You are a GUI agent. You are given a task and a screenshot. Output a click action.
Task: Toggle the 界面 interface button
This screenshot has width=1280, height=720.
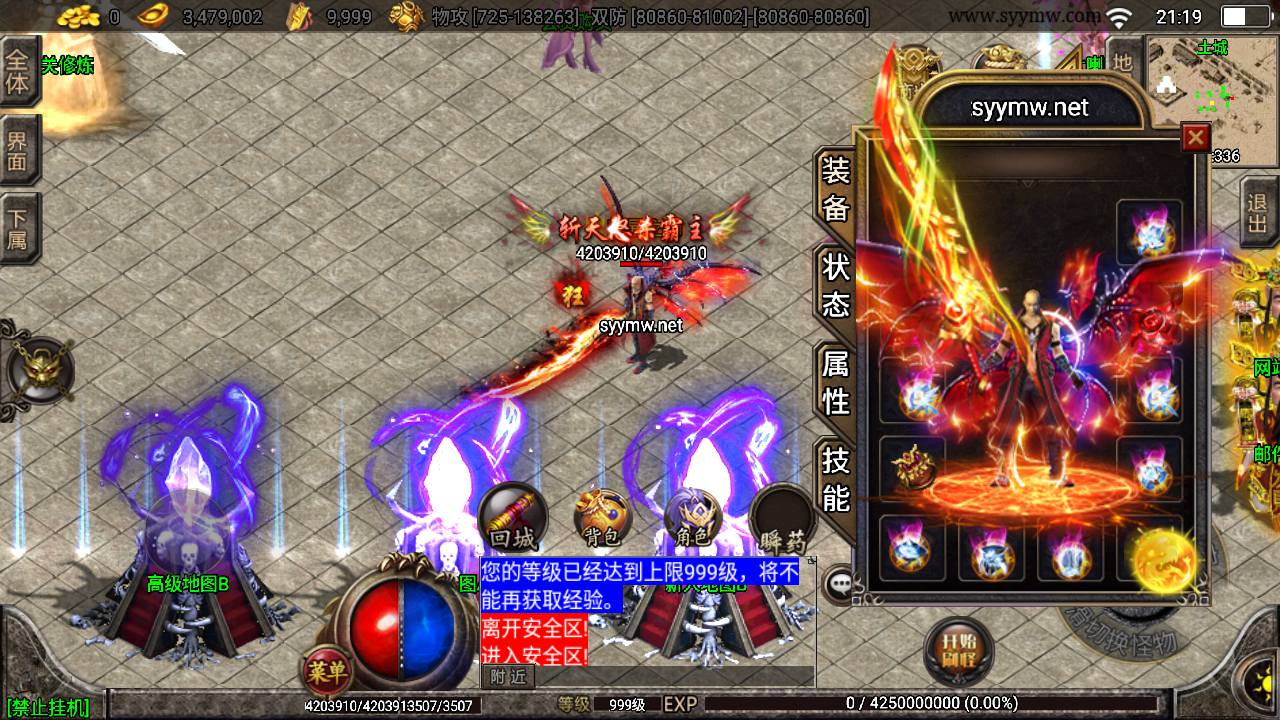tap(18, 149)
